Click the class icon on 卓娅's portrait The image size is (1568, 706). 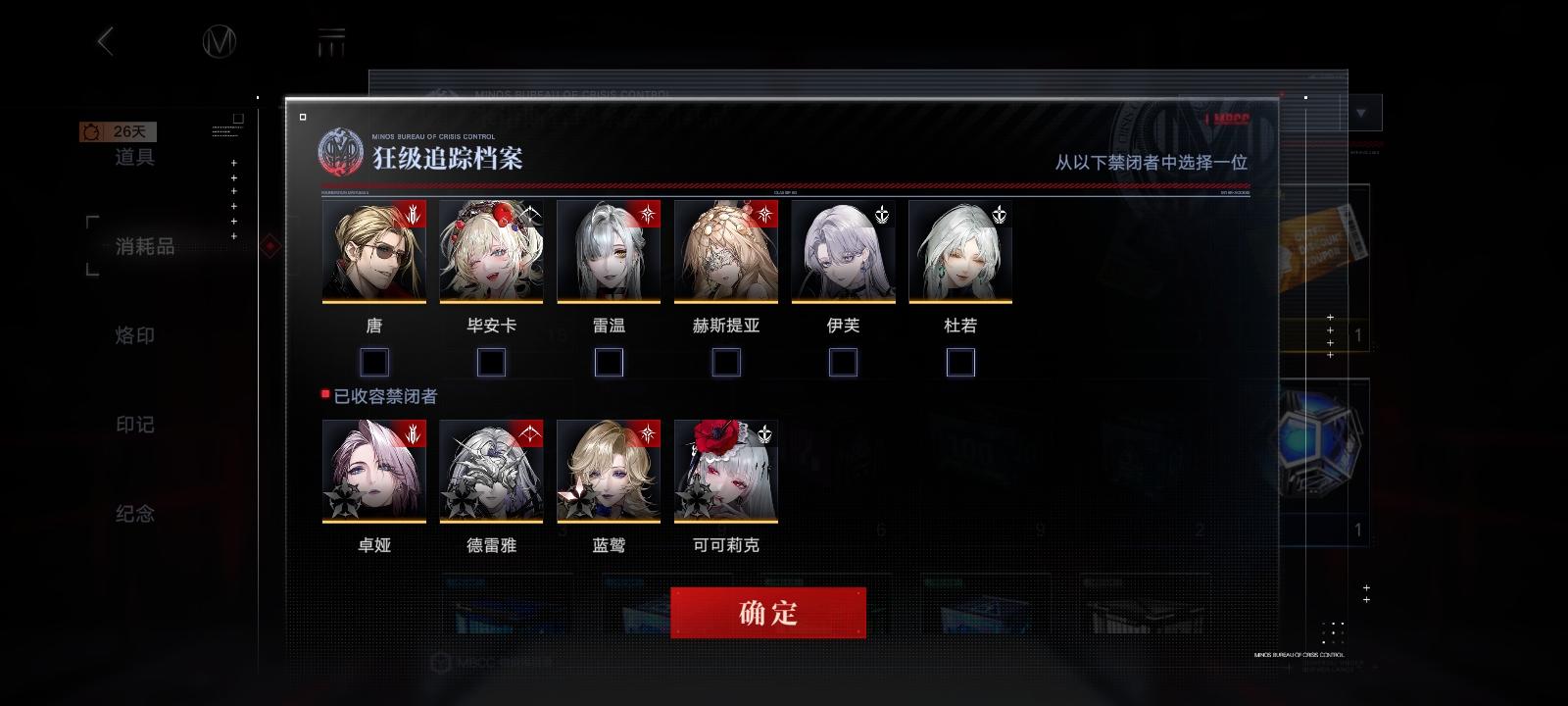[x=414, y=432]
